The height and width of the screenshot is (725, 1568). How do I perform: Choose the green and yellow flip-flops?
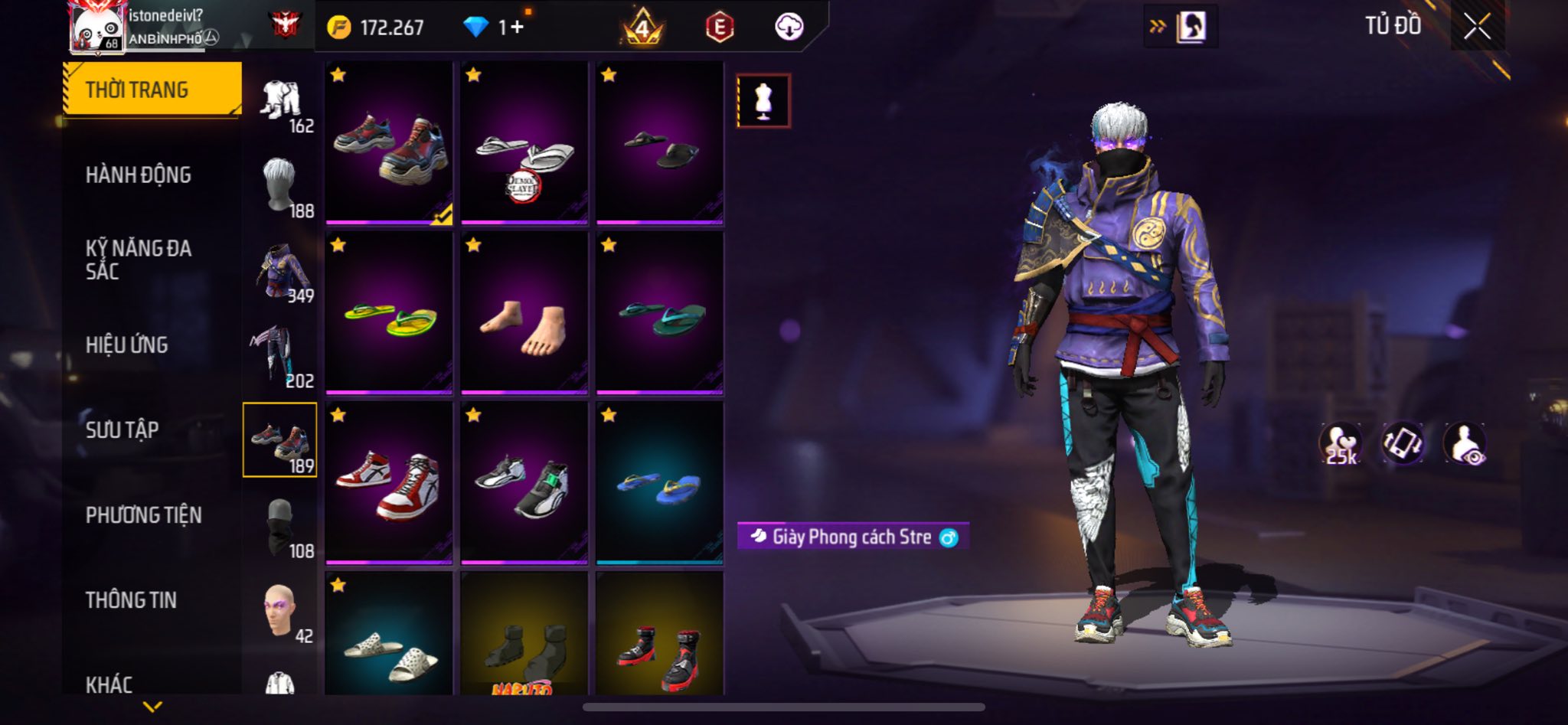tap(389, 314)
